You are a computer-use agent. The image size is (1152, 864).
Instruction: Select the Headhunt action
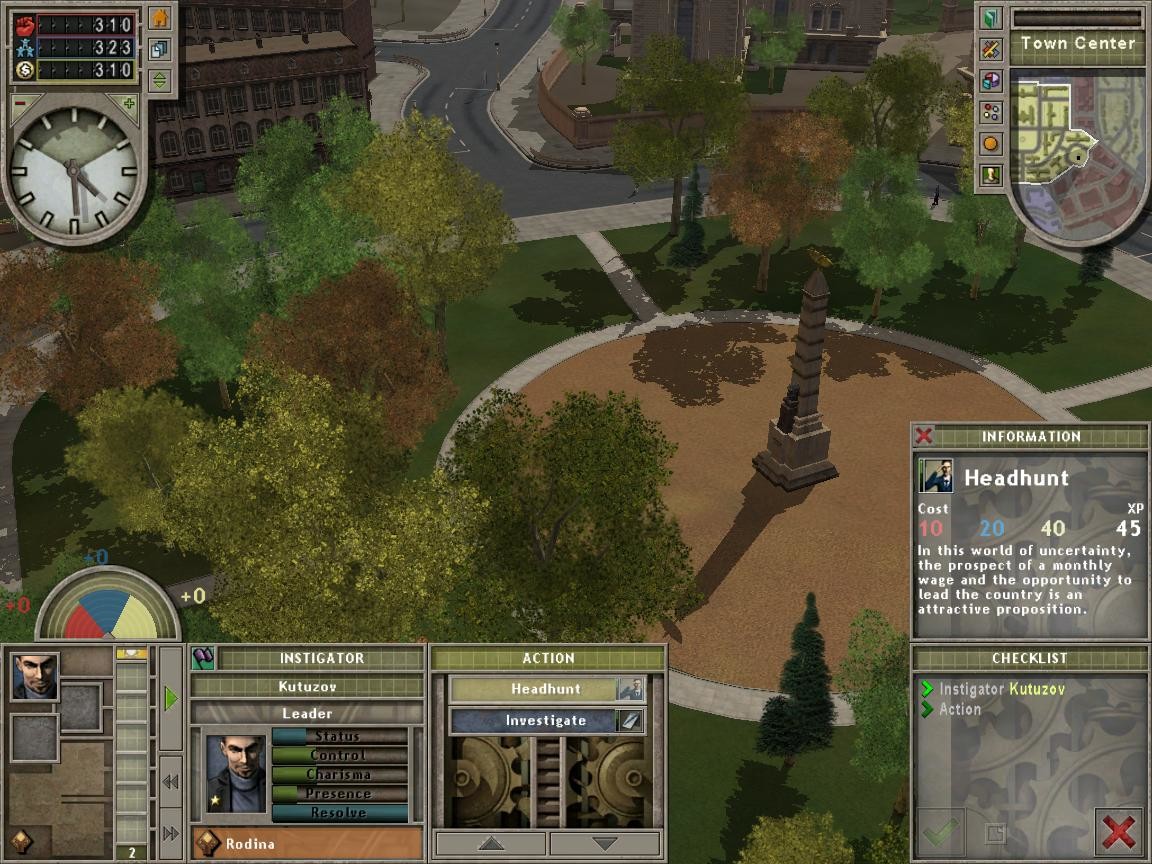pyautogui.click(x=546, y=689)
